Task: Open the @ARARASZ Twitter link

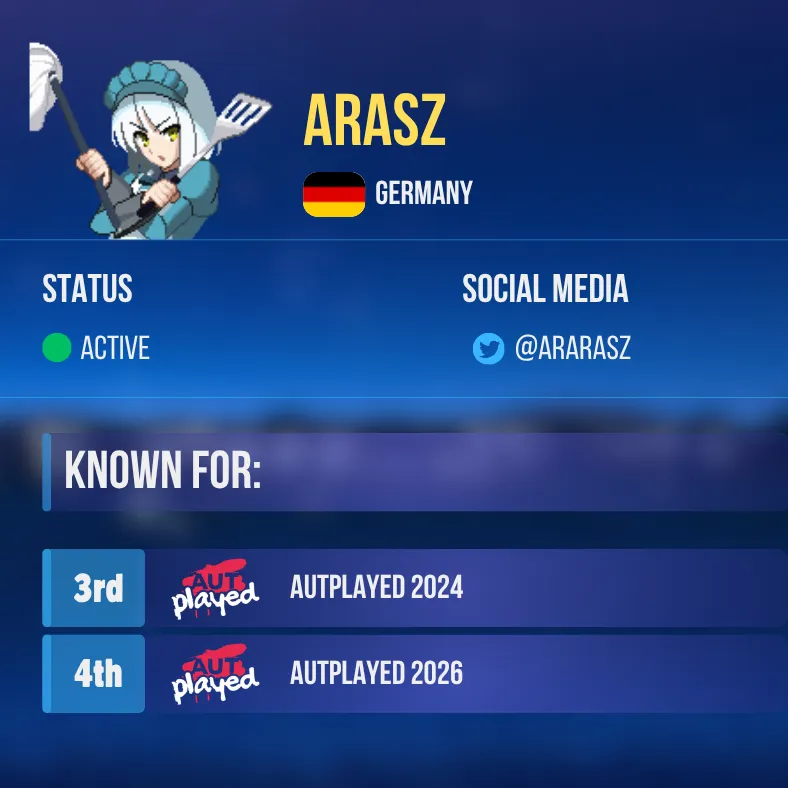Action: (572, 349)
